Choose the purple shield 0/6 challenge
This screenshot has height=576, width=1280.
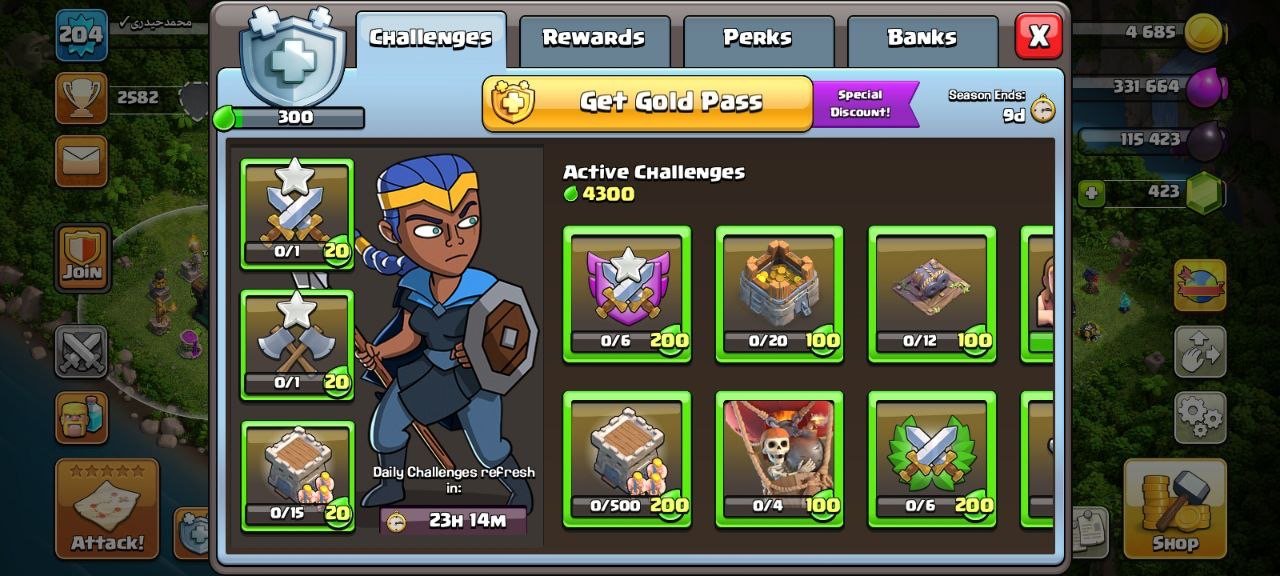(x=627, y=293)
